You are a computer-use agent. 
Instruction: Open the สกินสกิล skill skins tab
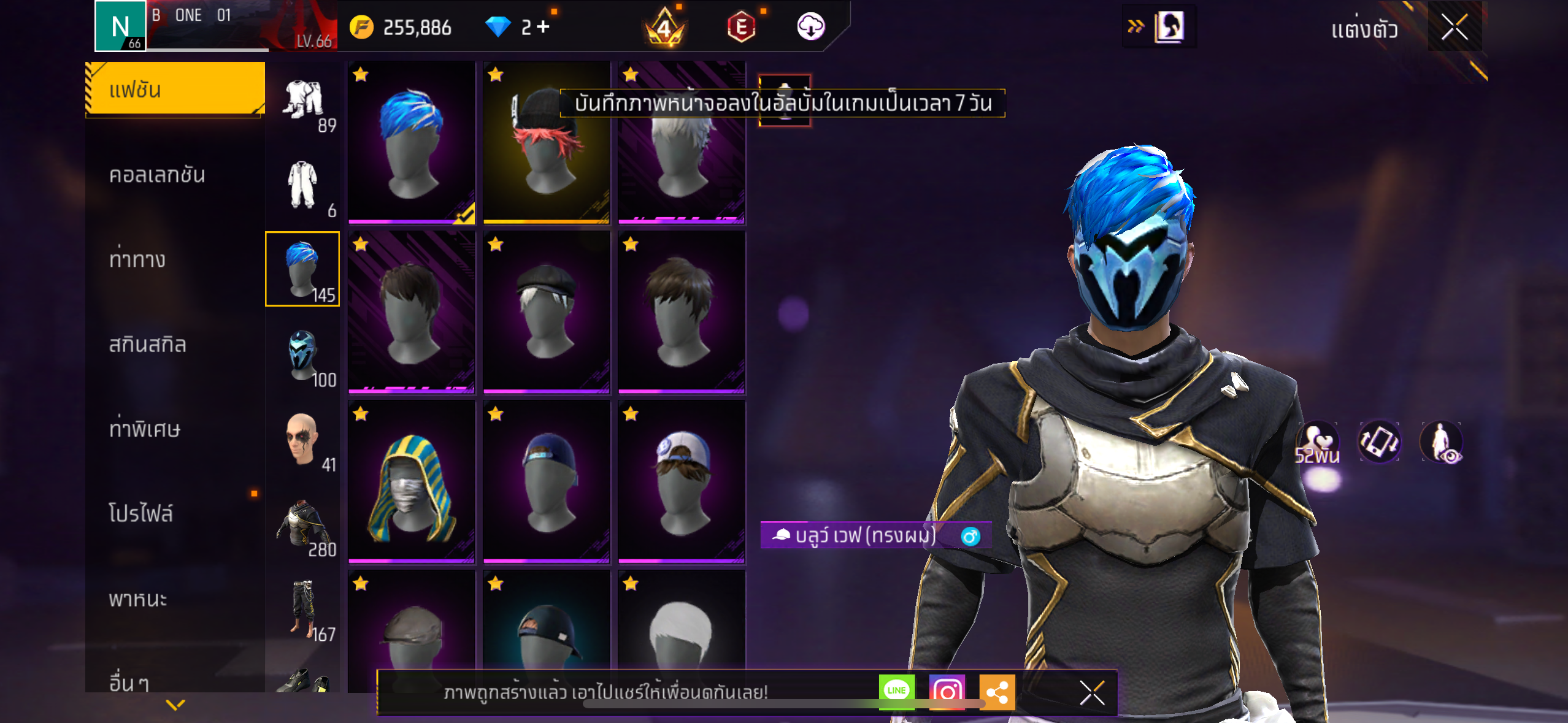tap(147, 345)
